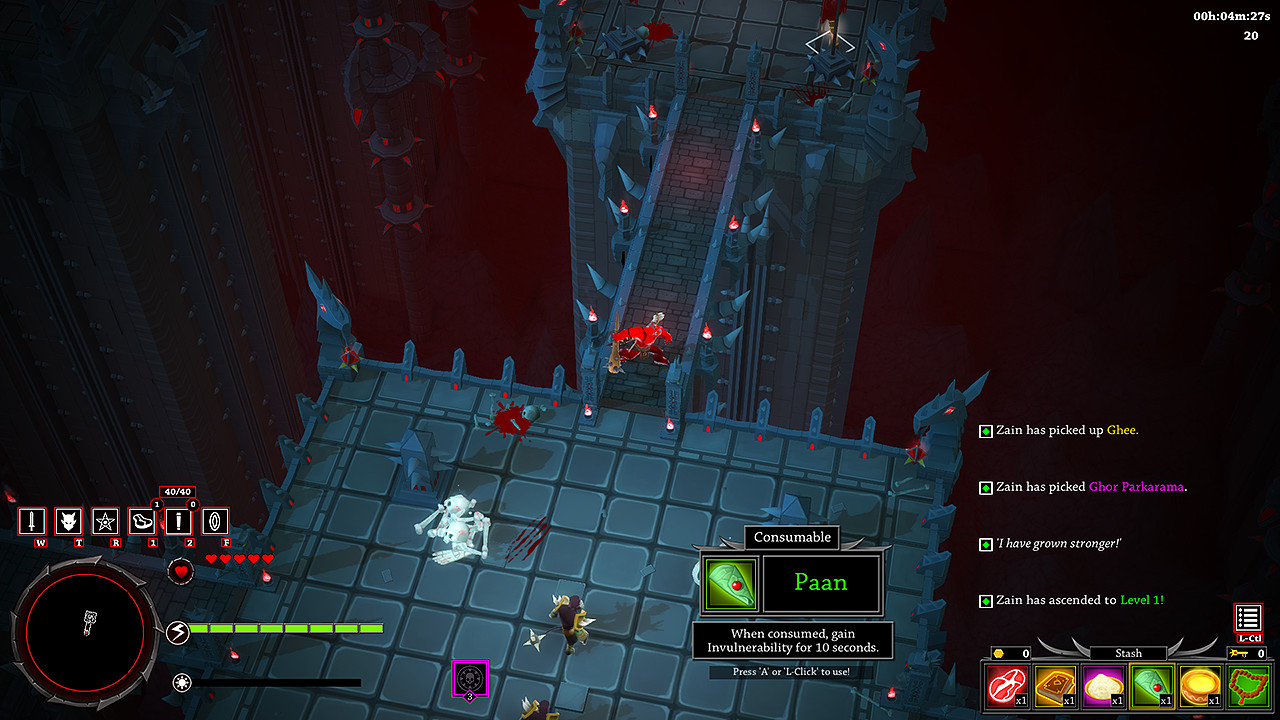Choose the white rice bowl stash slot
The width and height of the screenshot is (1280, 720).
pos(1102,686)
